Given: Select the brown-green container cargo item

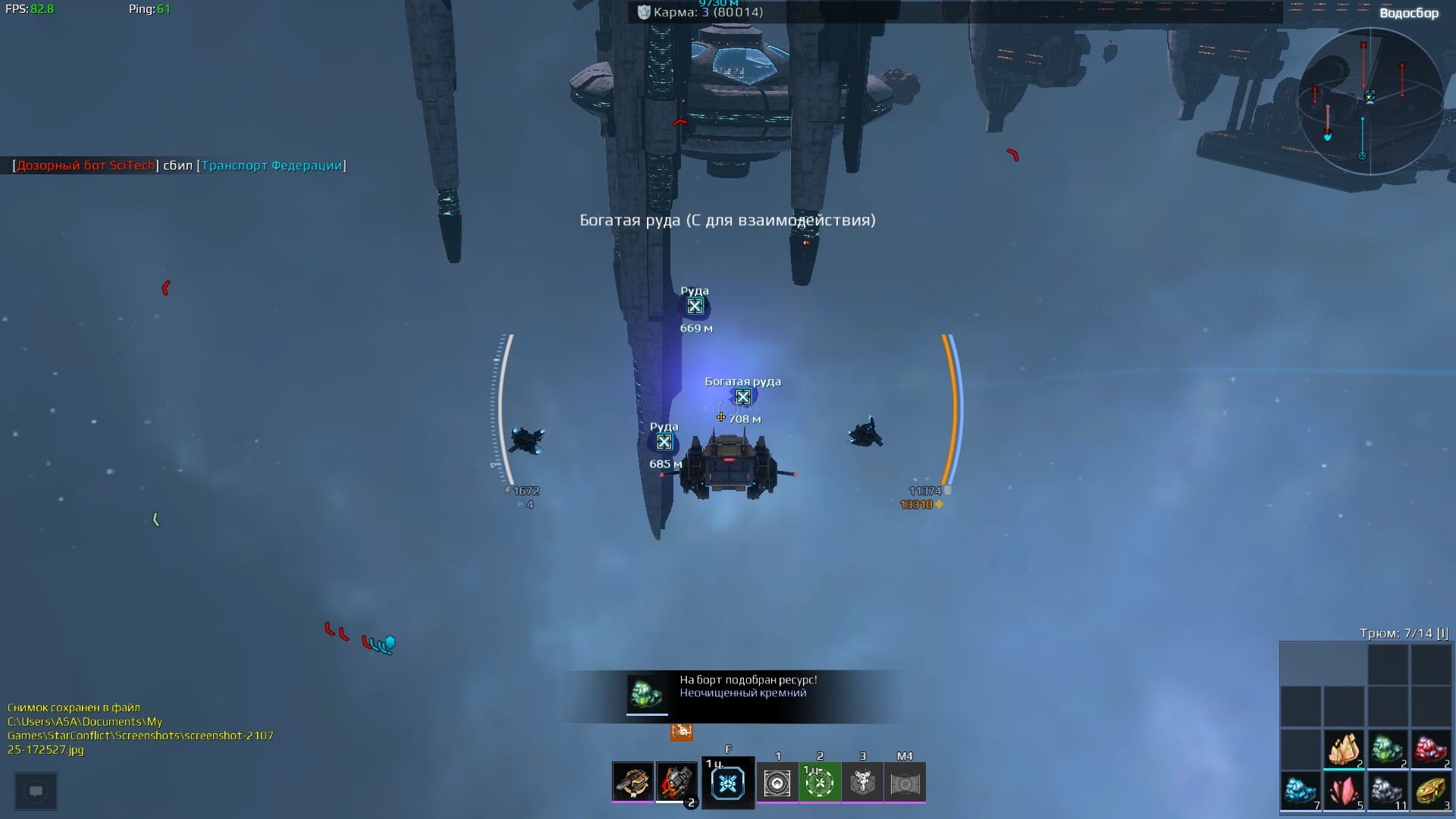Looking at the screenshot, I should (1430, 792).
